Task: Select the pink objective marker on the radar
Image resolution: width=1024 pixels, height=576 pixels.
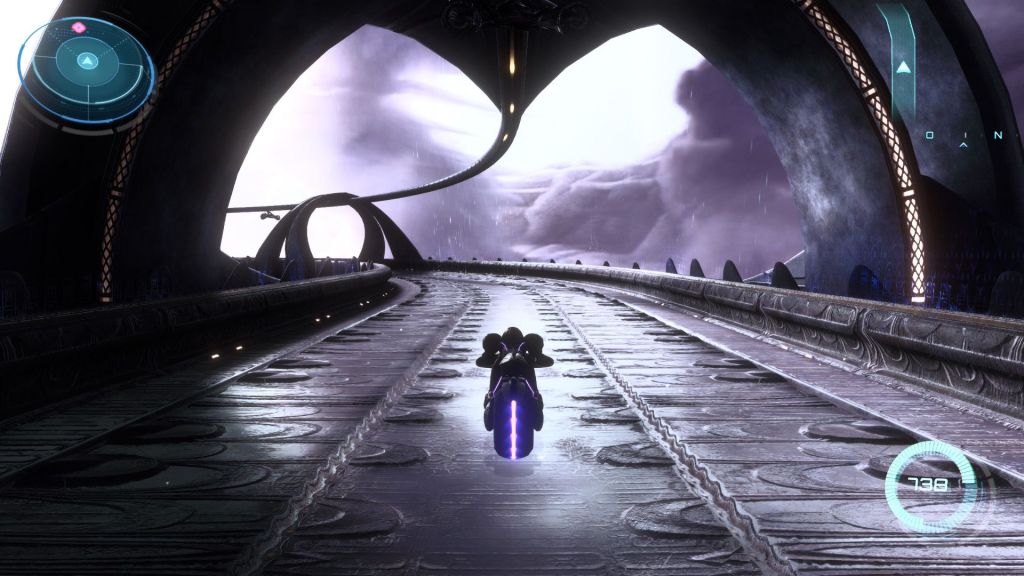Action: click(78, 27)
